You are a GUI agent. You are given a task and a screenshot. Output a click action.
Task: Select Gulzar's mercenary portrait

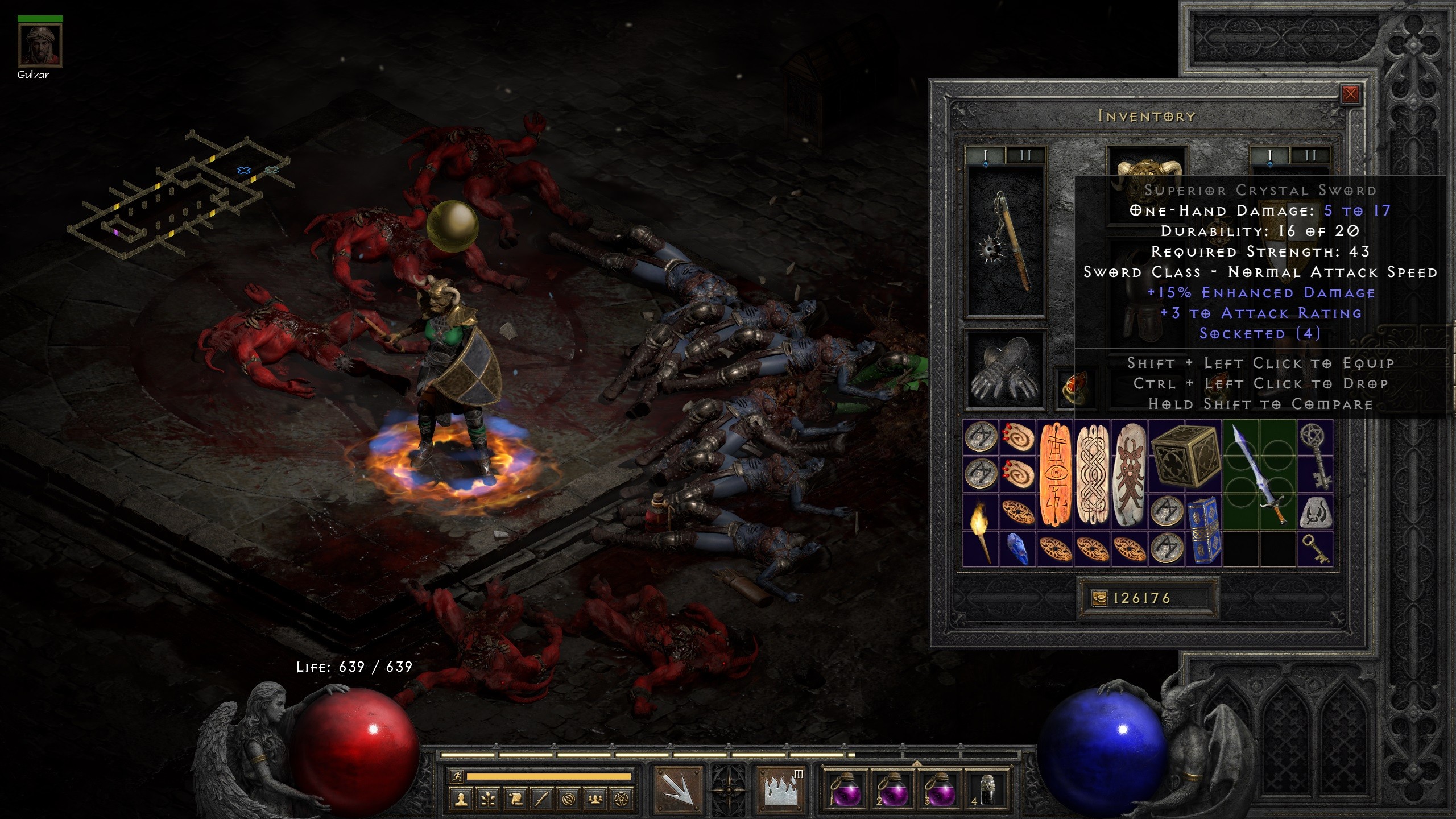[40, 47]
